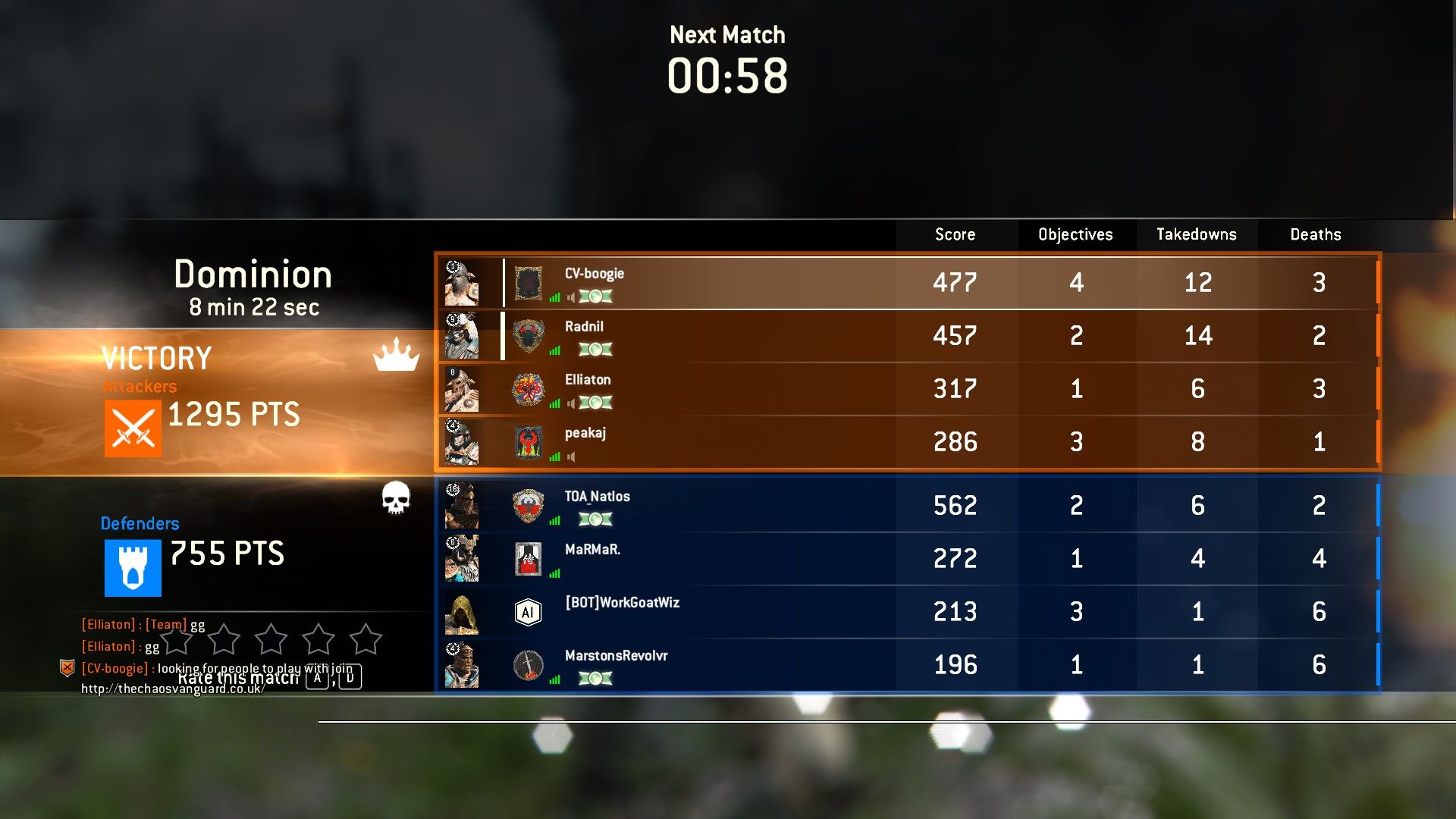Rate the match five stars

(x=366, y=639)
